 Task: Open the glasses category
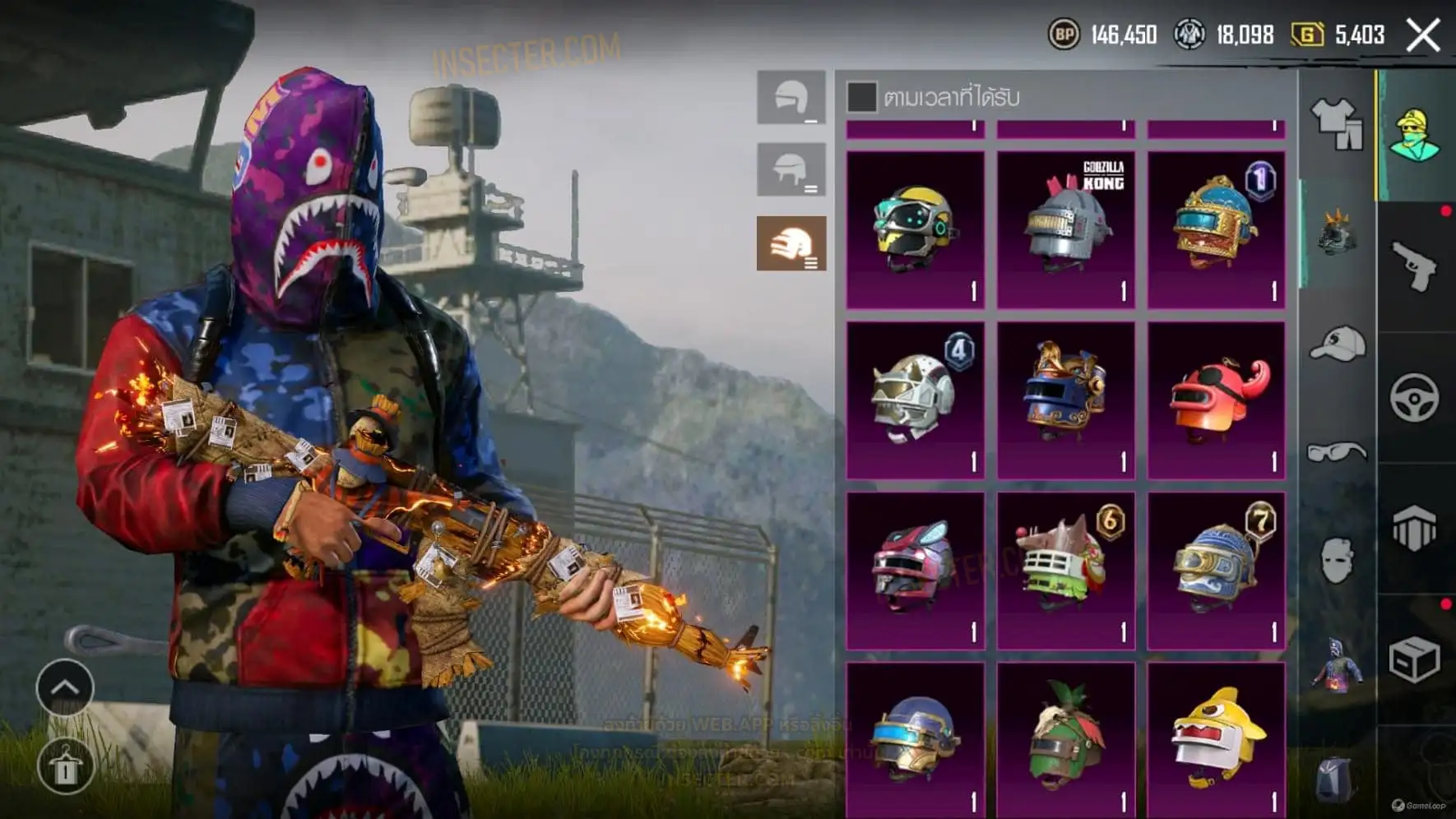(x=1337, y=452)
